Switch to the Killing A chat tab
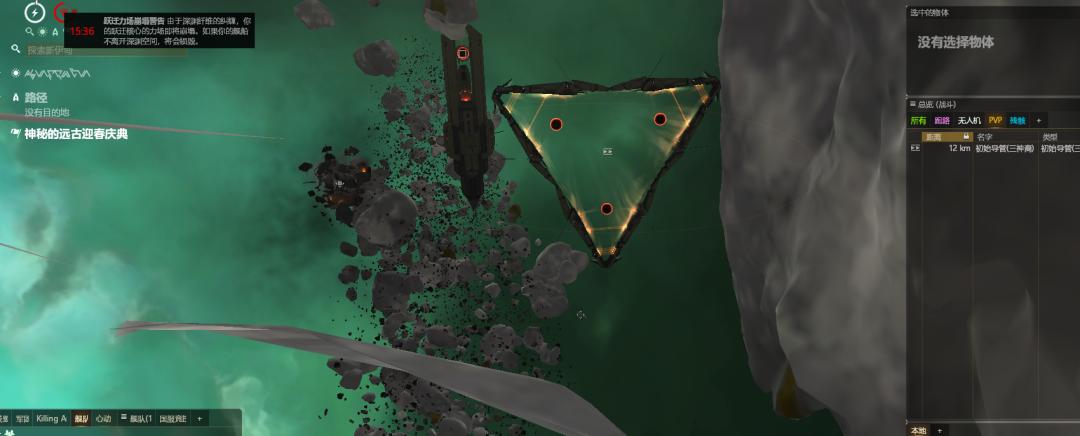 pyautogui.click(x=51, y=419)
